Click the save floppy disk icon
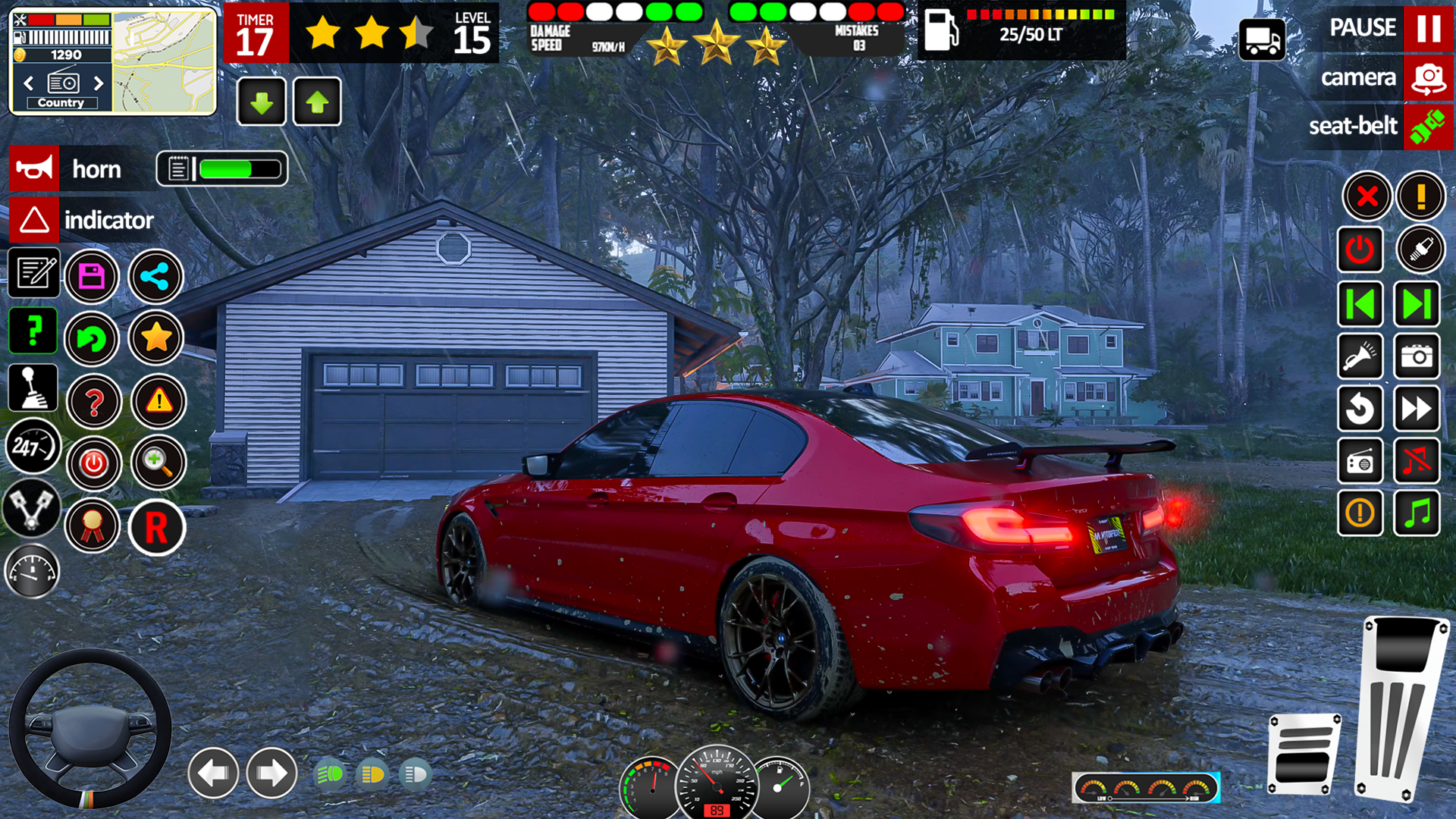The width and height of the screenshot is (1456, 819). tap(92, 277)
